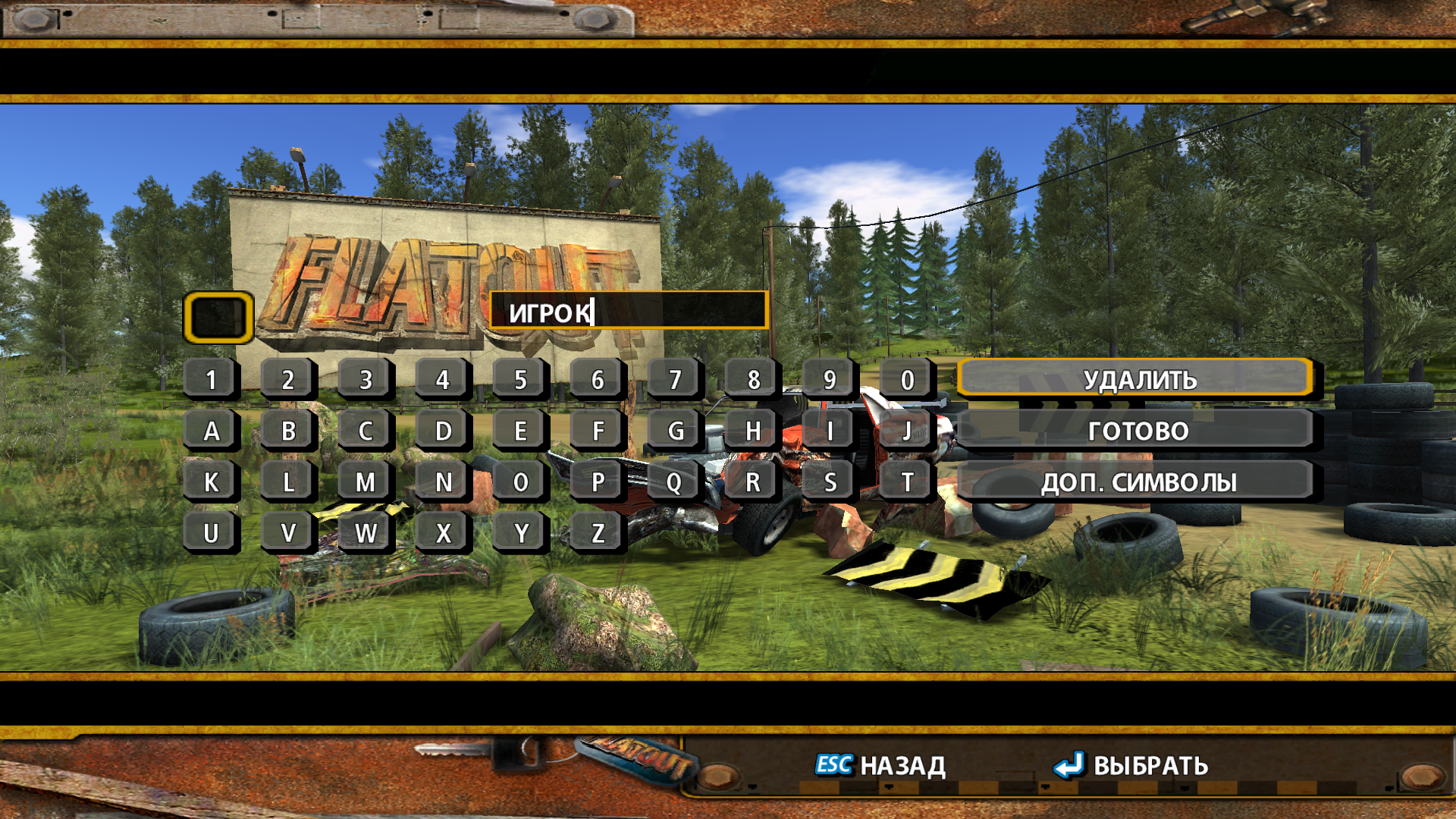Click the letter M key
Image resolution: width=1456 pixels, height=819 pixels.
(366, 482)
